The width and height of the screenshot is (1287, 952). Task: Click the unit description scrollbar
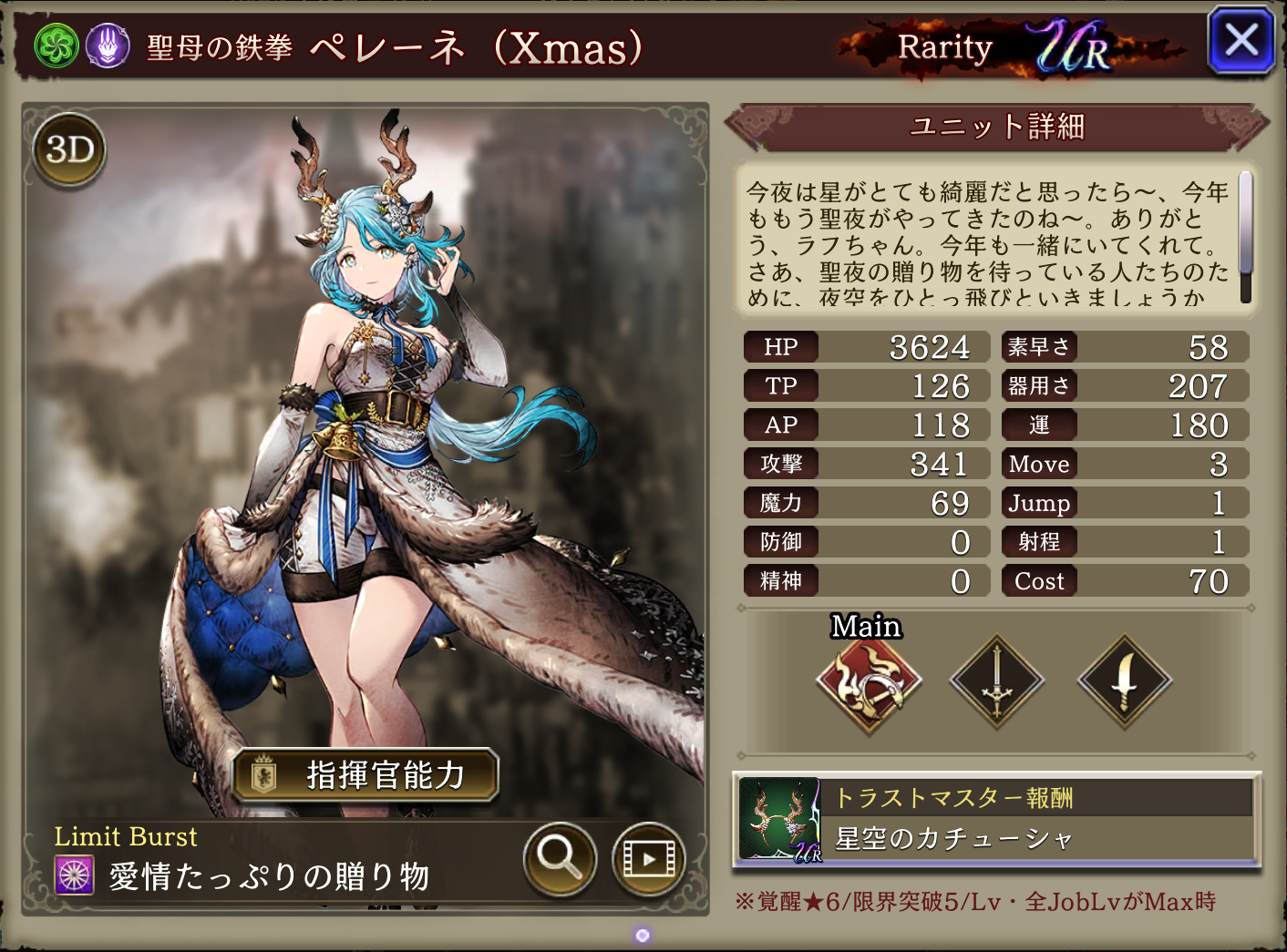[x=1245, y=237]
